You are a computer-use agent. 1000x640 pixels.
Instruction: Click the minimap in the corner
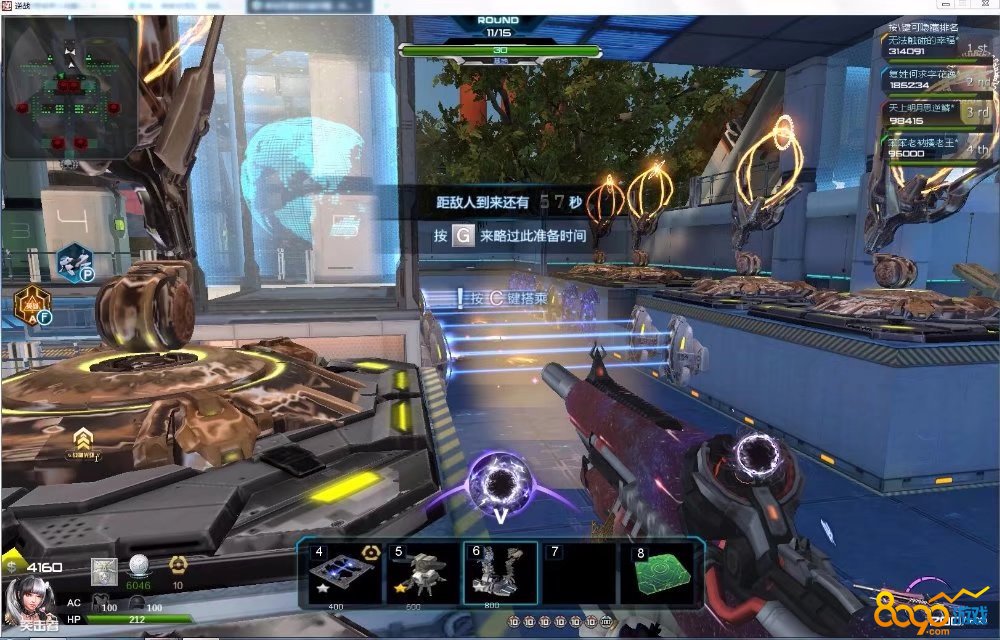(x=70, y=88)
